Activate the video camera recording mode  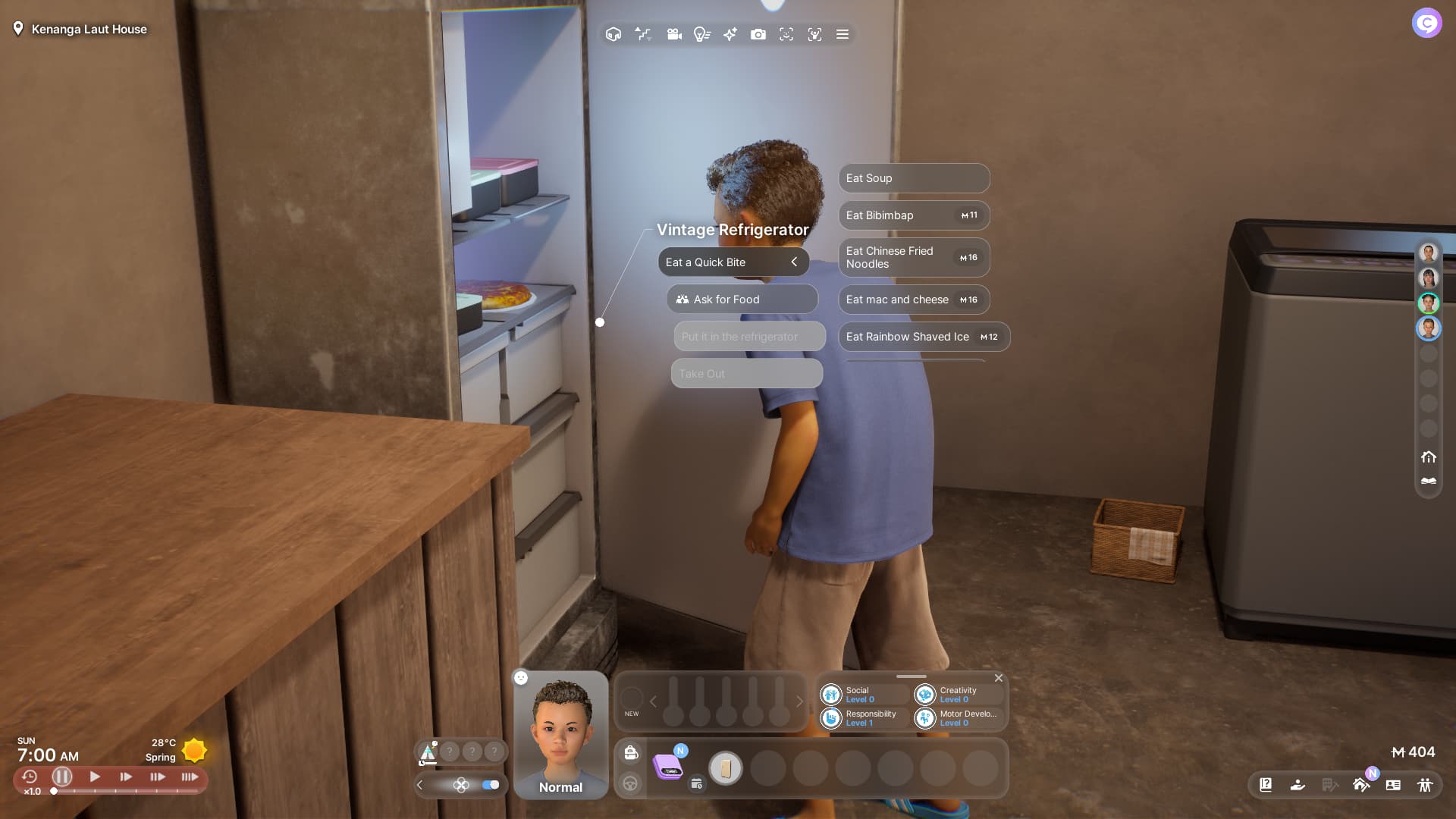click(673, 34)
